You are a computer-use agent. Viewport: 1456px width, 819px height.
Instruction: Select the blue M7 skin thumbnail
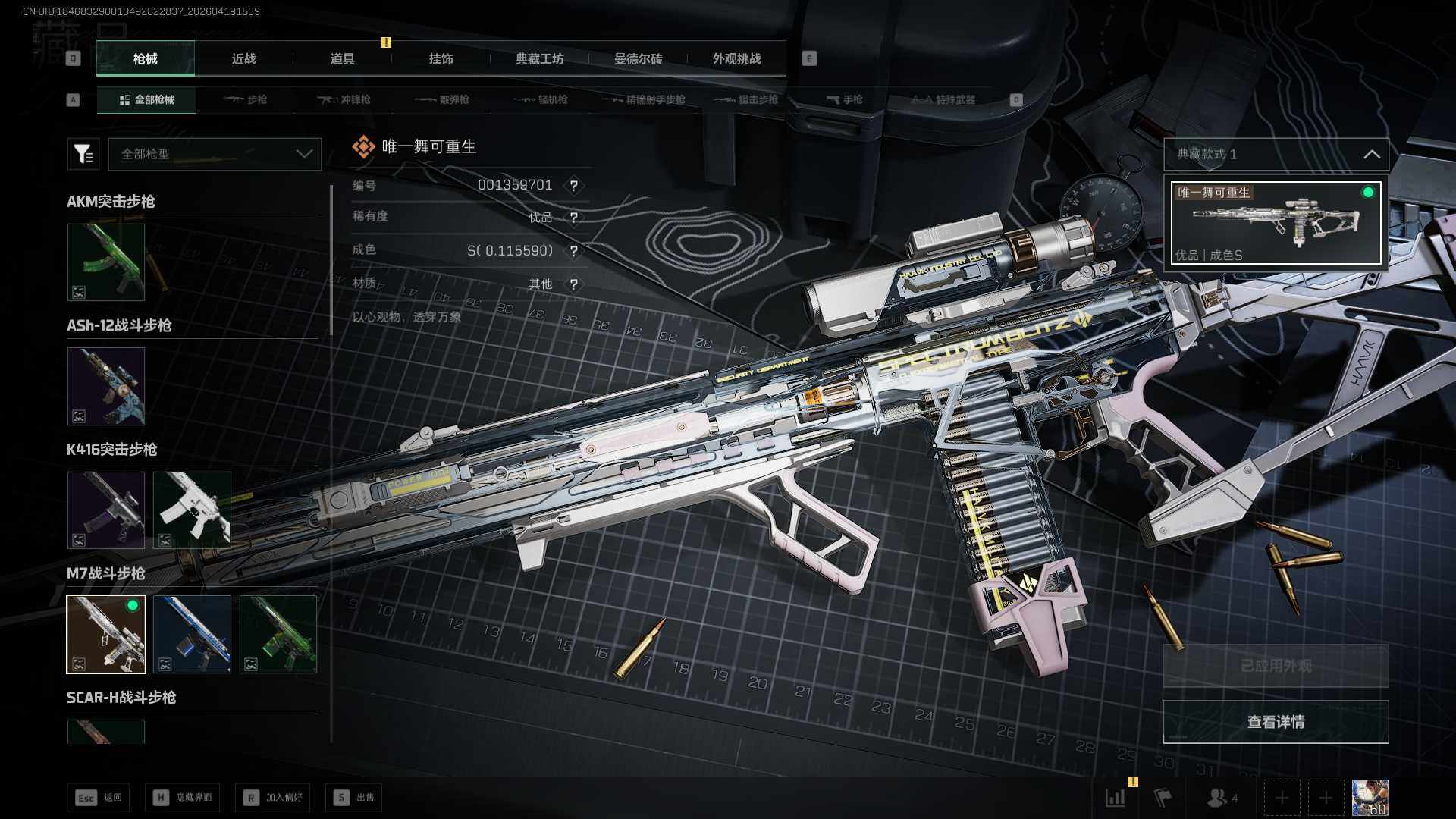(x=192, y=634)
